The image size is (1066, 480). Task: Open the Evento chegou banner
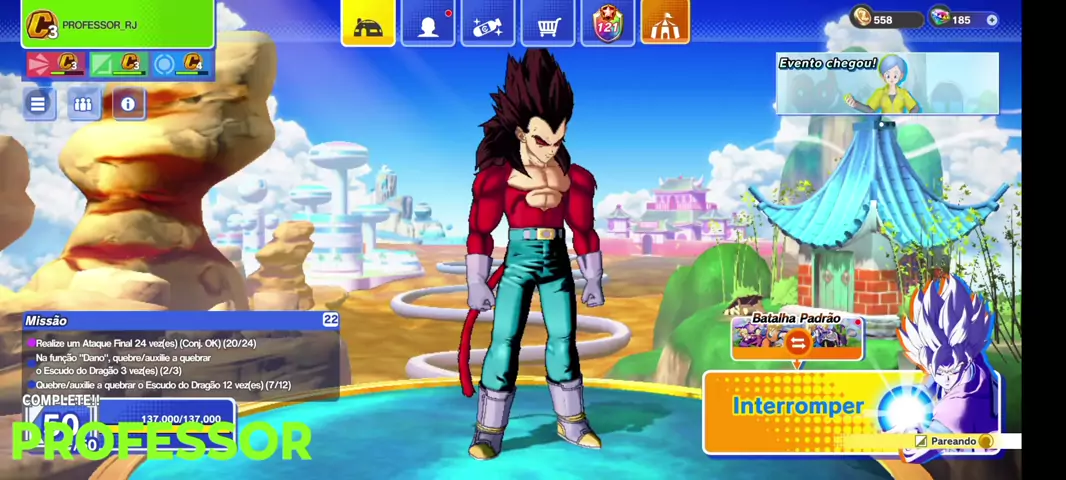click(x=887, y=83)
